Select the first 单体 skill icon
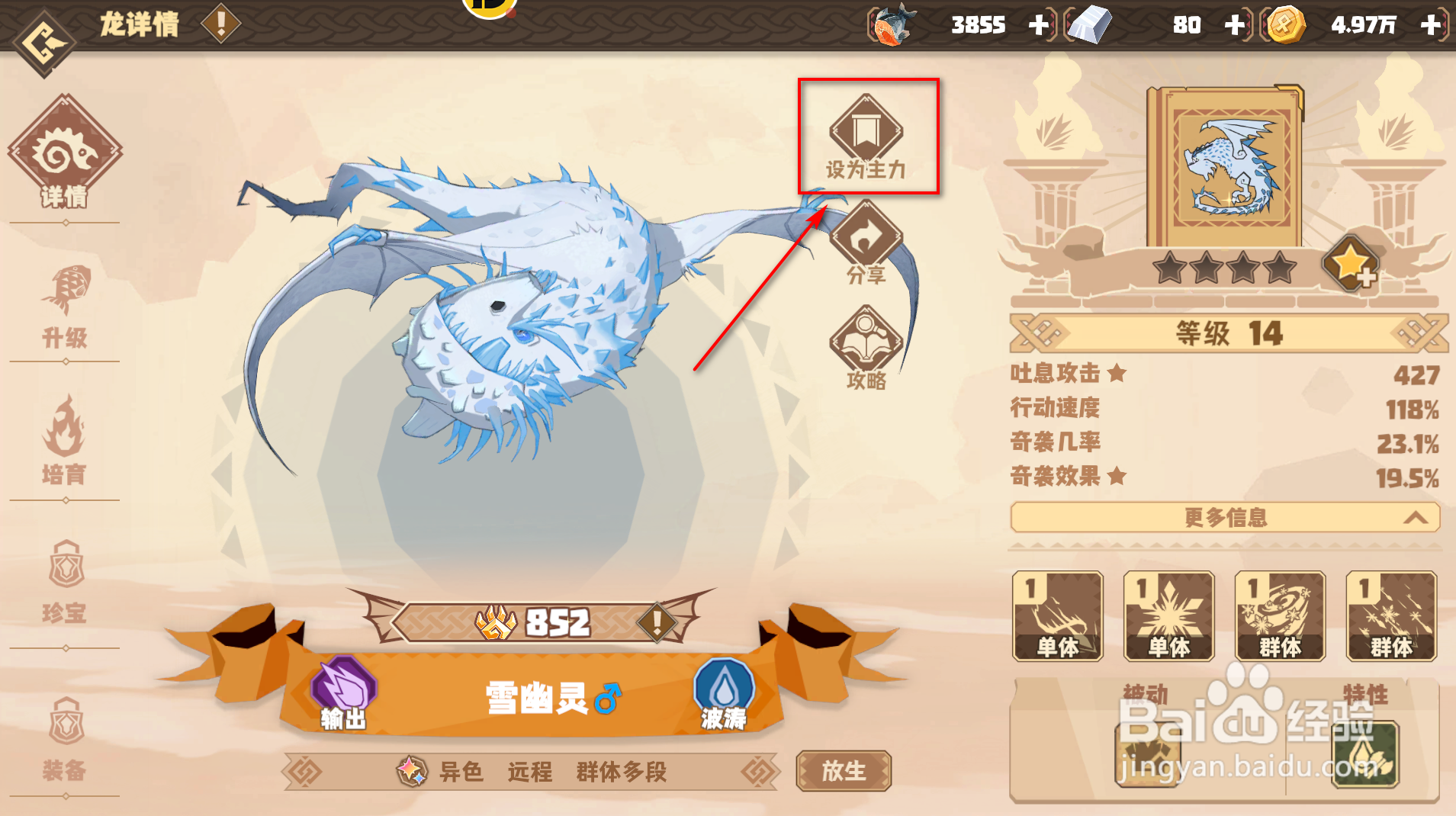The image size is (1456, 816). [1057, 616]
